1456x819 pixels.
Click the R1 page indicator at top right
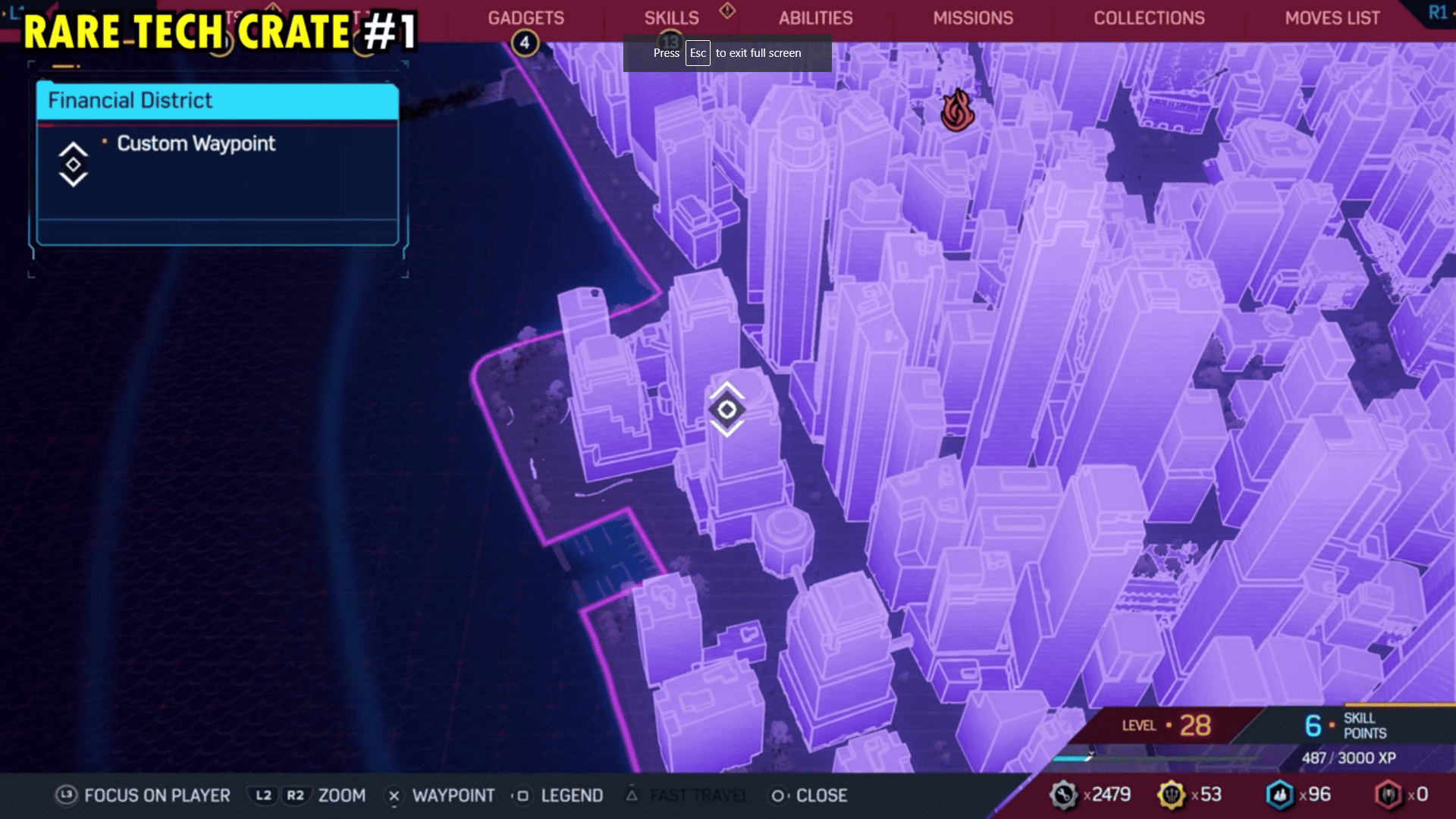[x=1439, y=11]
